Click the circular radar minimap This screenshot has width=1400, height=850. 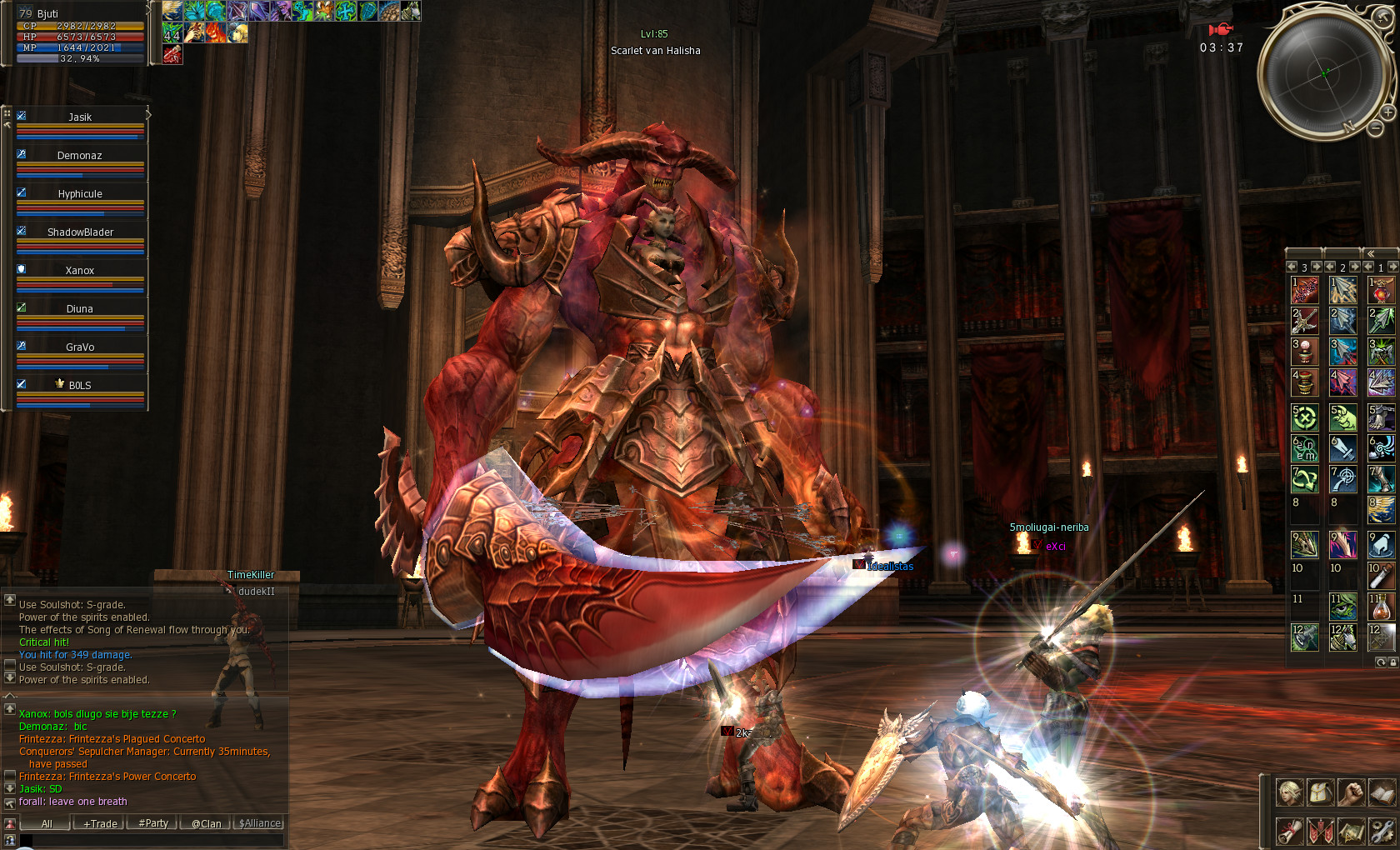point(1324,73)
